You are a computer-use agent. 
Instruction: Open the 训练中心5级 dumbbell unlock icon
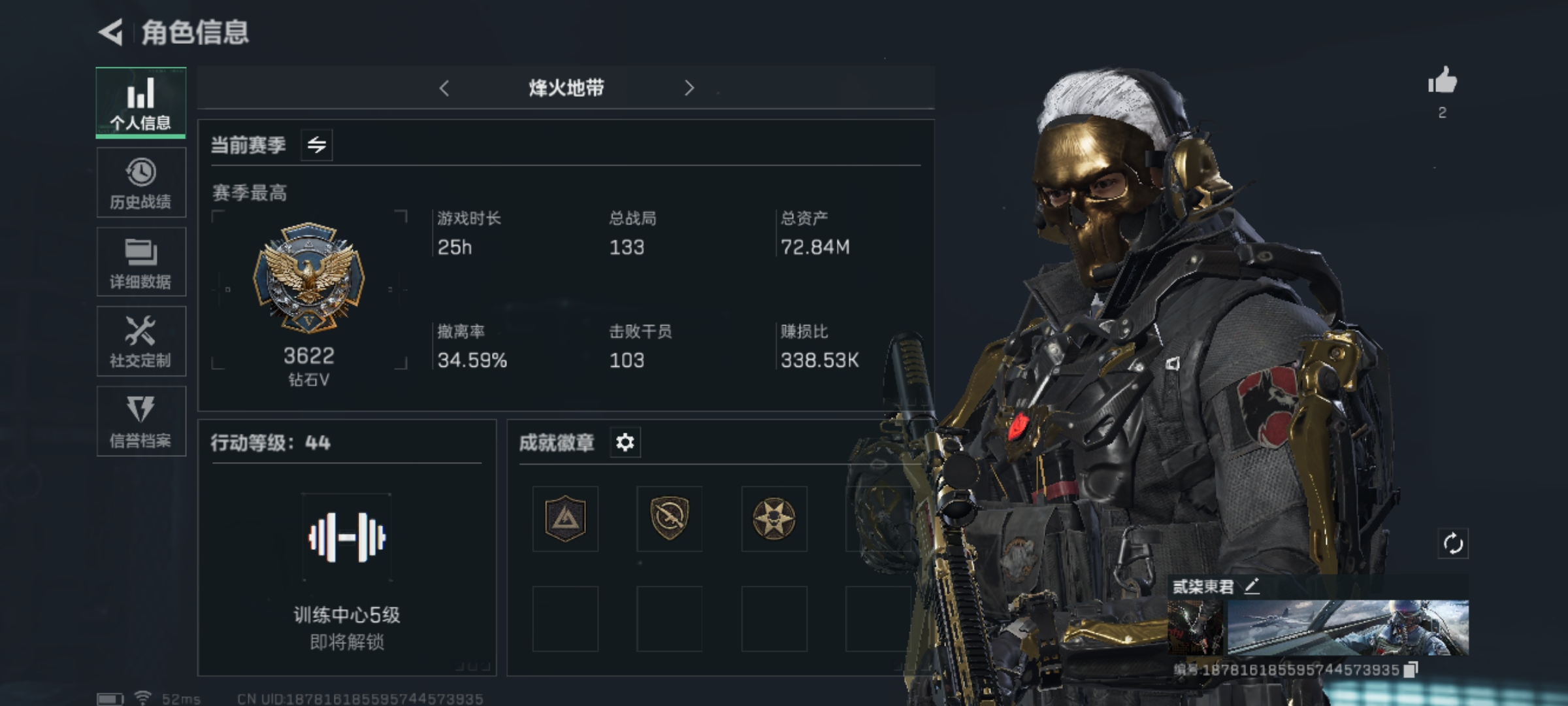click(x=347, y=537)
